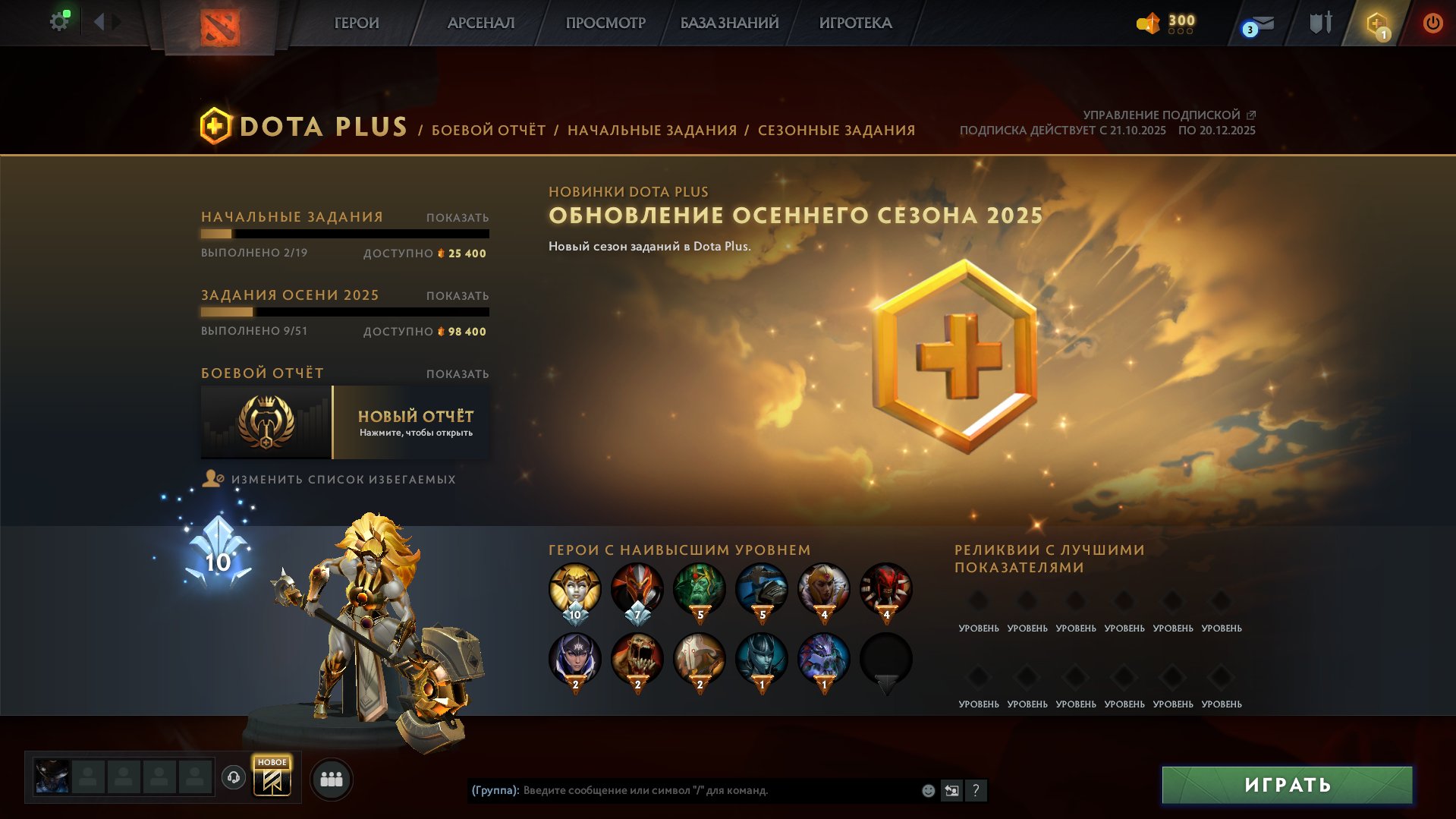Open the emoticon picker in the chat bar

pyautogui.click(x=927, y=790)
